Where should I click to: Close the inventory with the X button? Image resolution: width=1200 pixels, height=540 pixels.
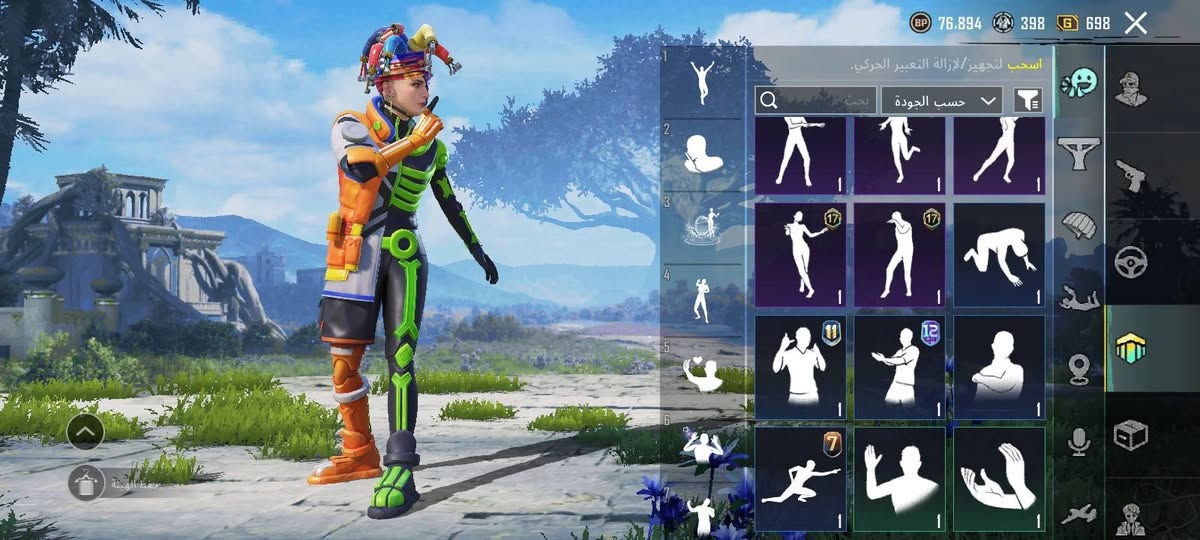click(x=1135, y=23)
